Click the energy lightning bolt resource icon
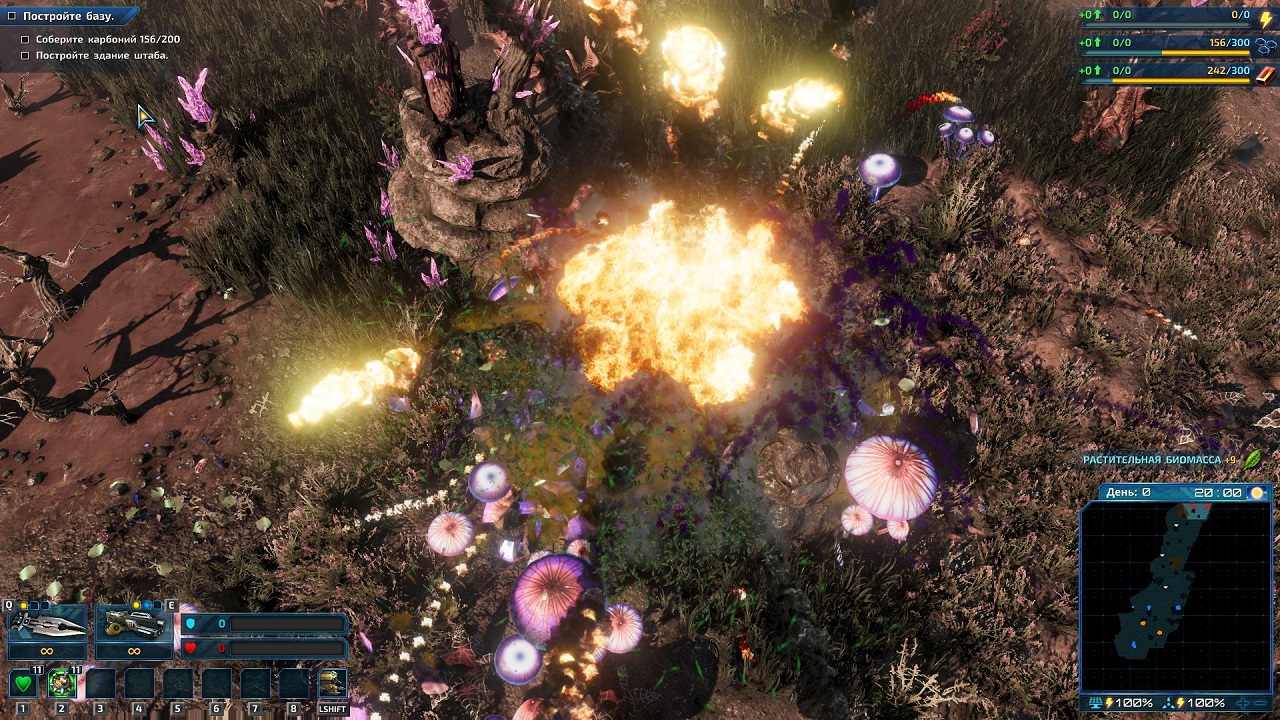 pyautogui.click(x=1266, y=18)
